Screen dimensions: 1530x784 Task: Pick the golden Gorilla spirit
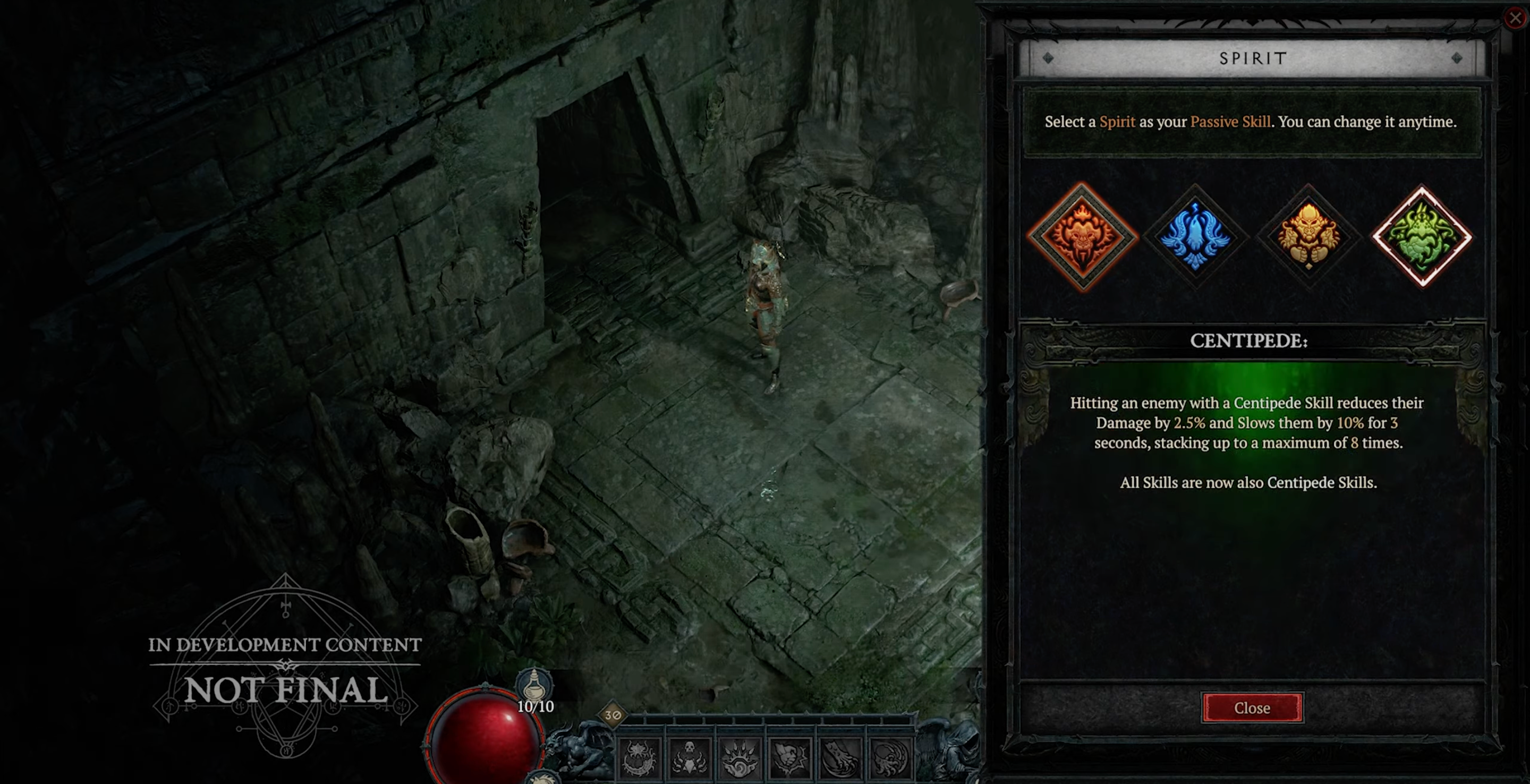(1308, 237)
